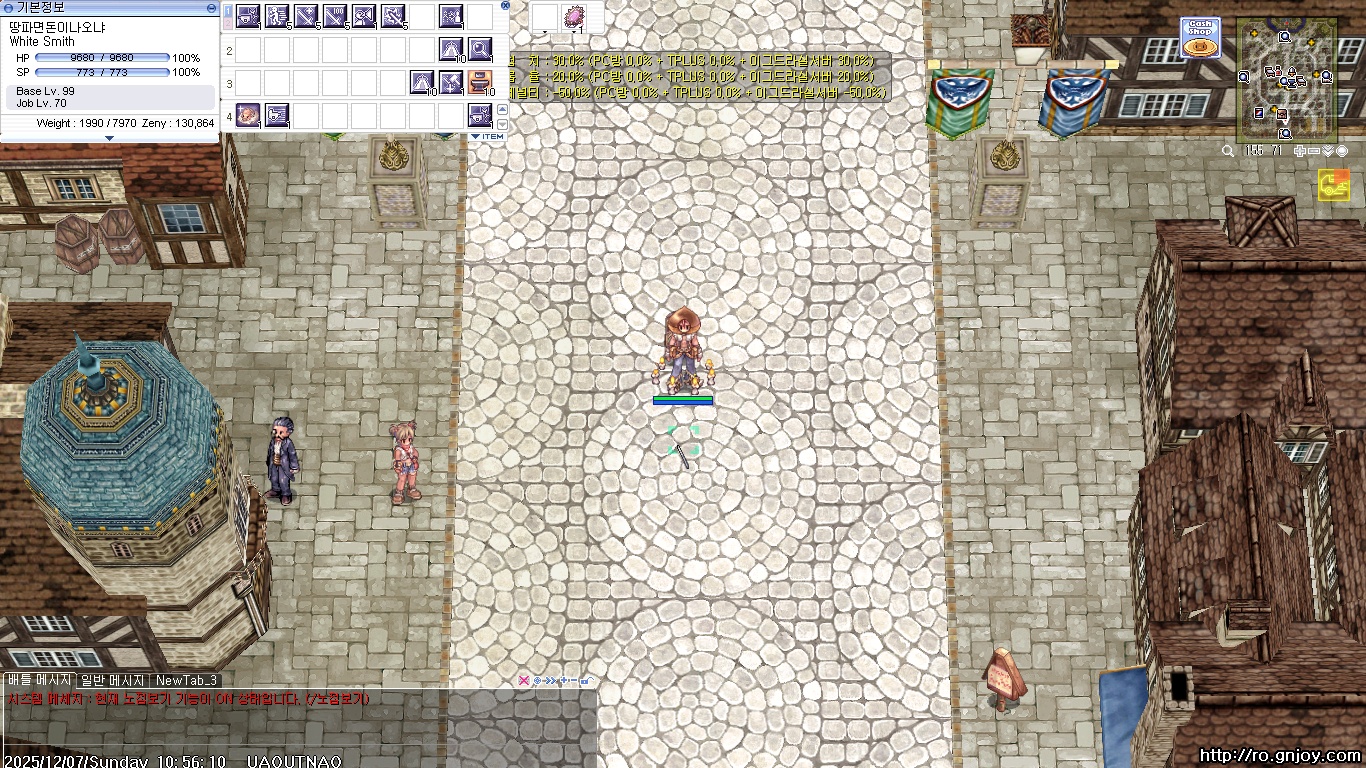
Task: Click the yellow cart notification icon
Action: (1333, 184)
